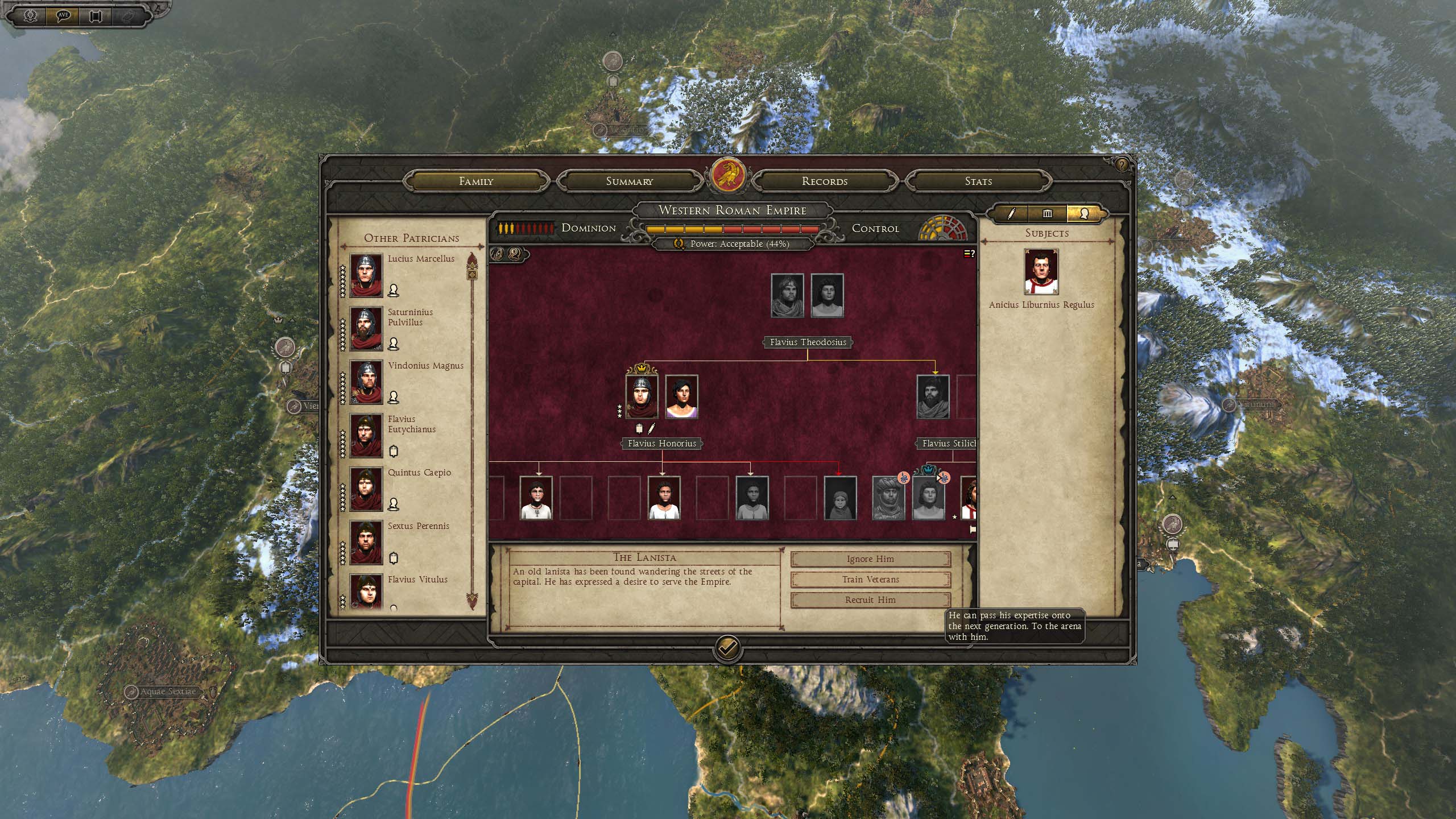Confirm with the checkmark button

click(727, 648)
